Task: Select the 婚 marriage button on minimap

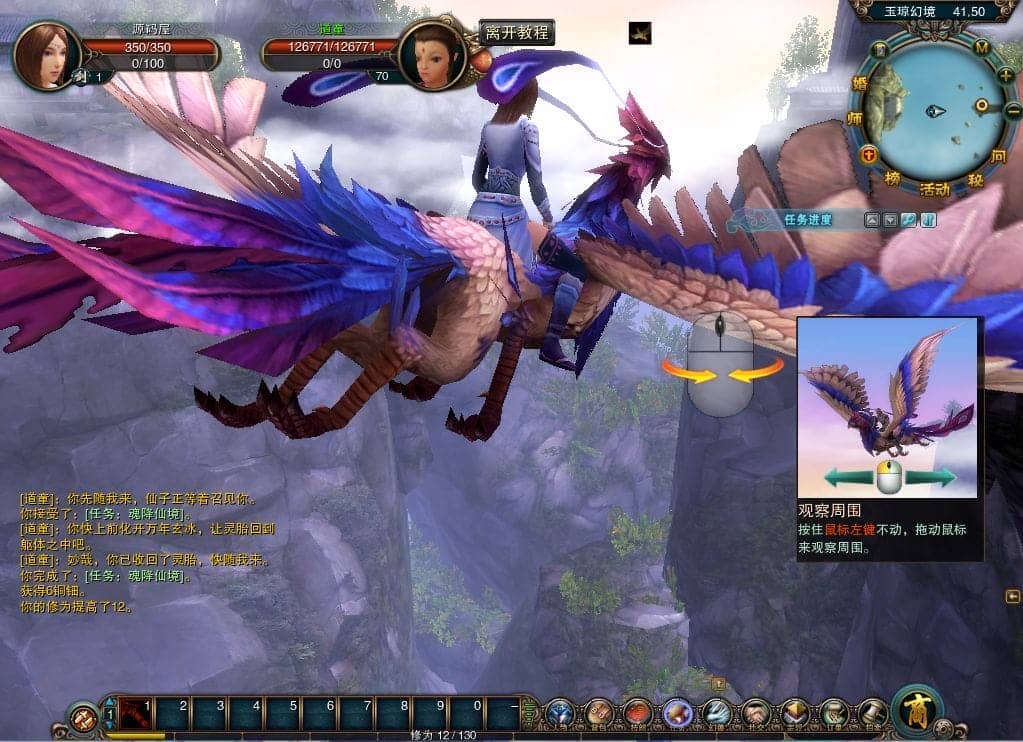Action: click(x=857, y=84)
